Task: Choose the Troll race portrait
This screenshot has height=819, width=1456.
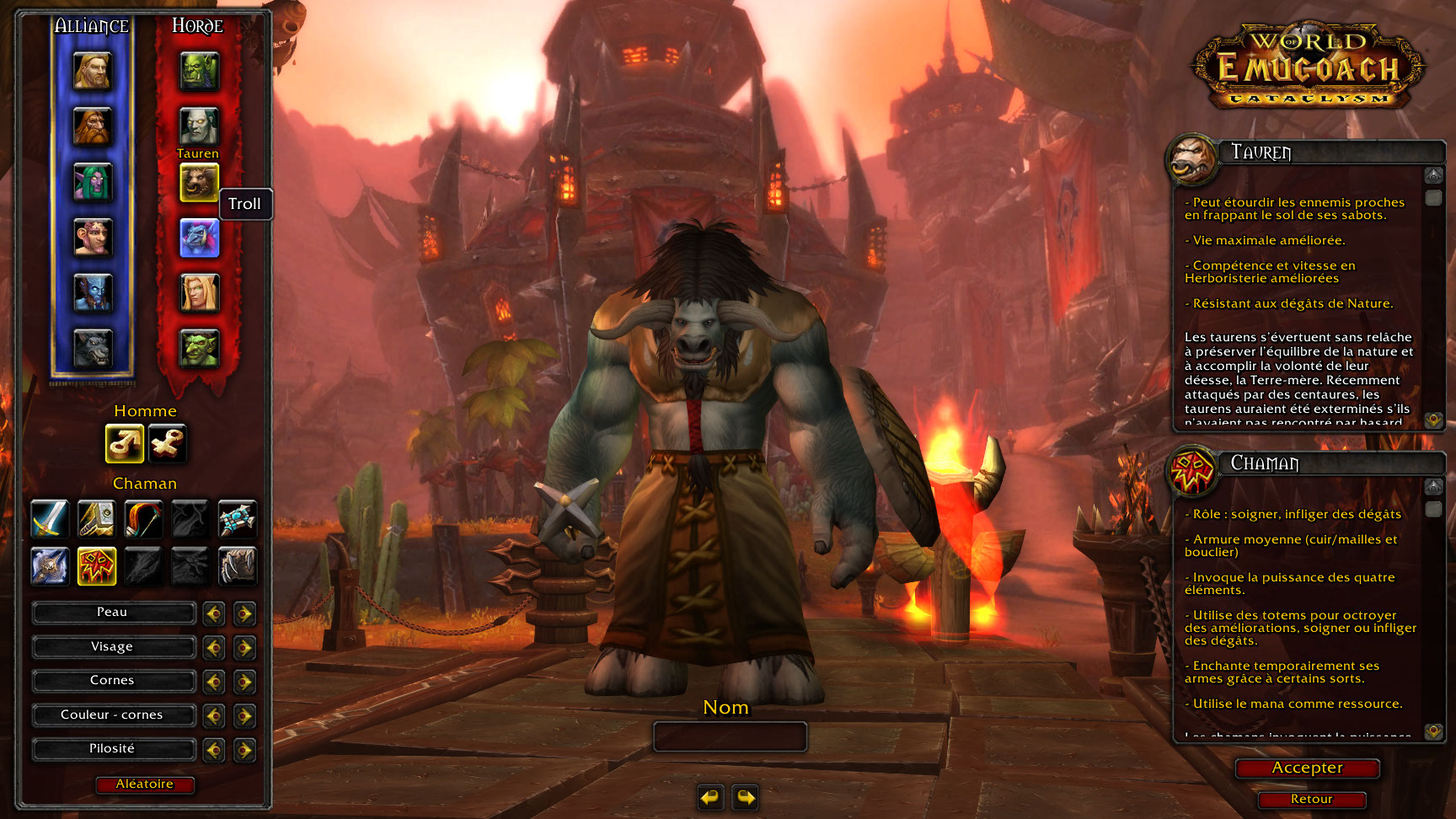Action: tap(199, 238)
